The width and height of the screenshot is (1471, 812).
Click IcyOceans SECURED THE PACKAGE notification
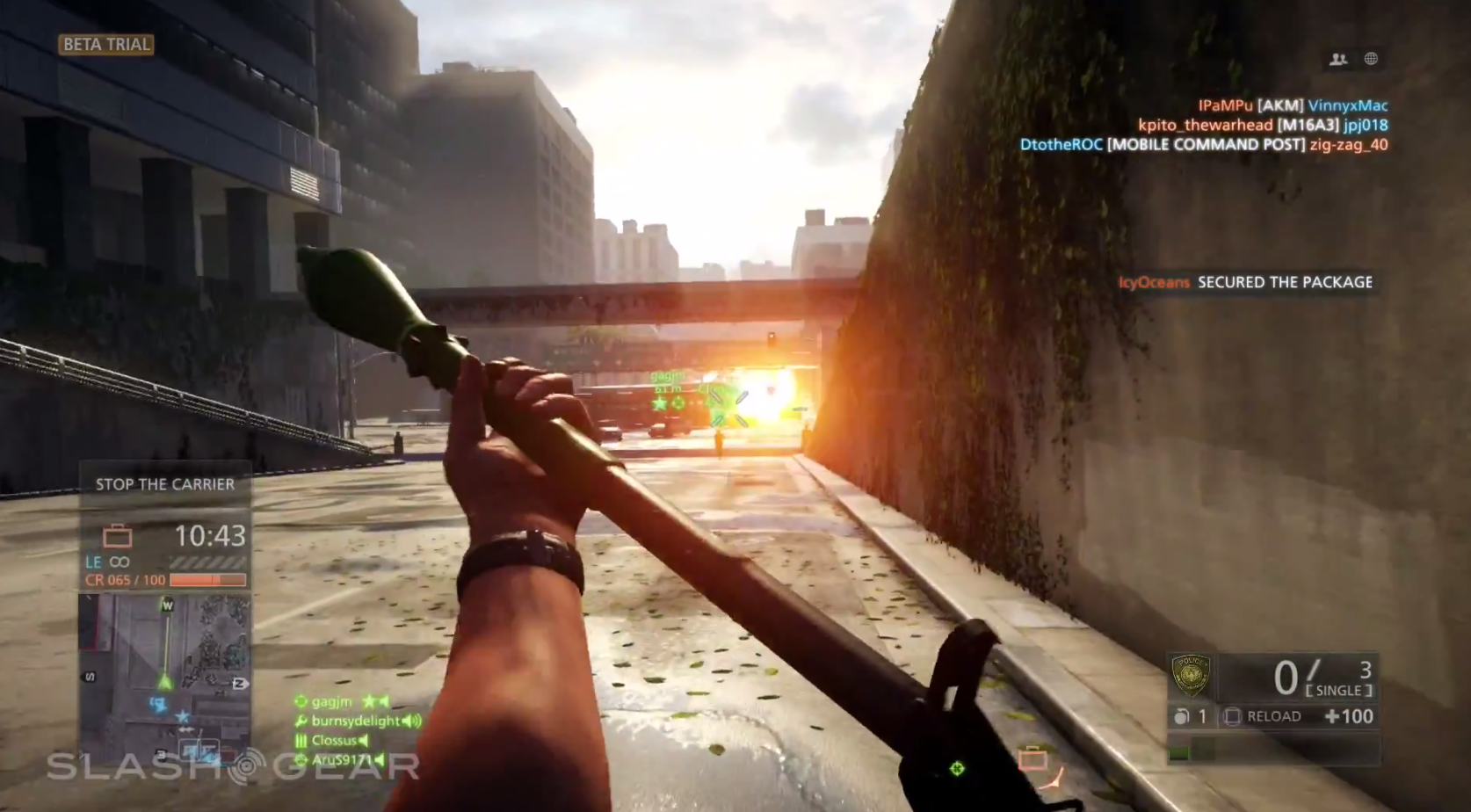[1246, 282]
